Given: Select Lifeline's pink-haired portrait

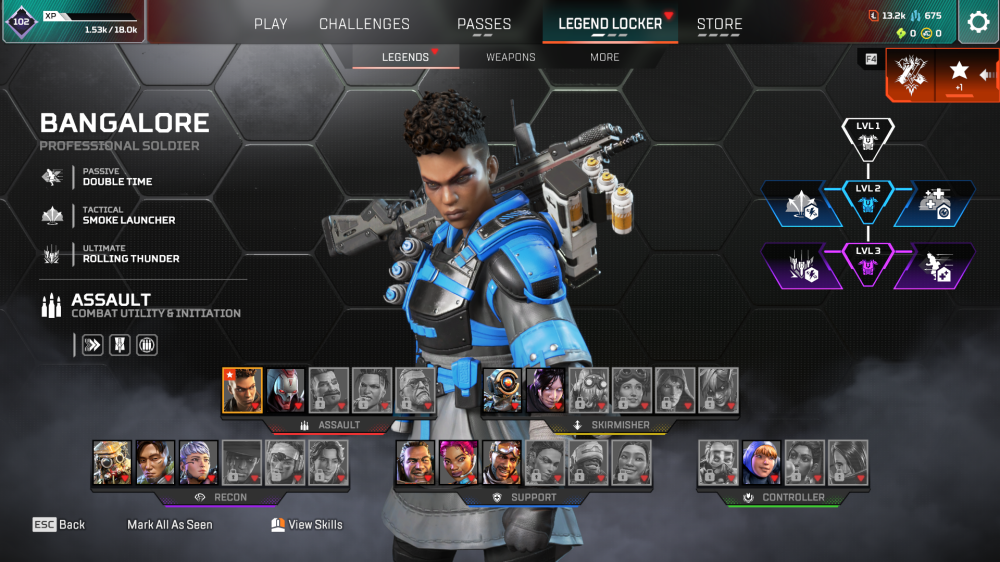Looking at the screenshot, I should click(458, 462).
